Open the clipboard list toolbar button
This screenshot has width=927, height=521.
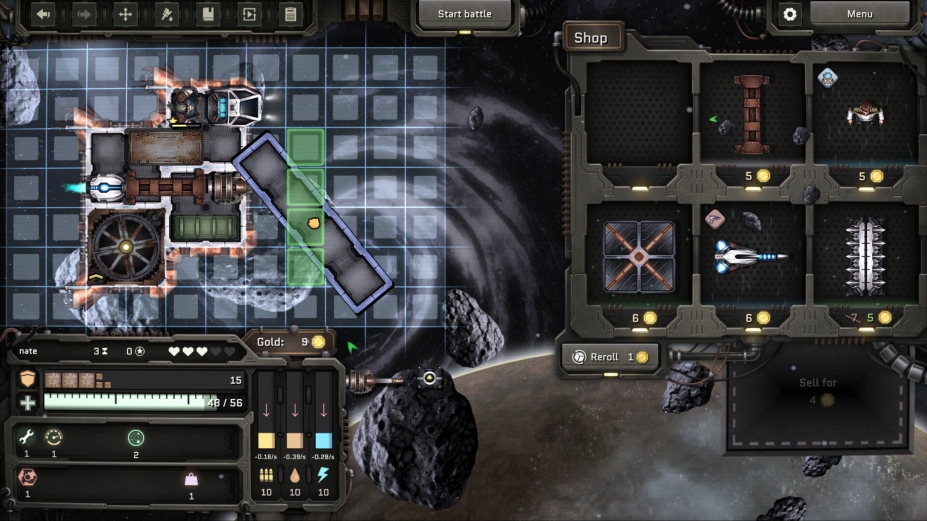(x=290, y=14)
